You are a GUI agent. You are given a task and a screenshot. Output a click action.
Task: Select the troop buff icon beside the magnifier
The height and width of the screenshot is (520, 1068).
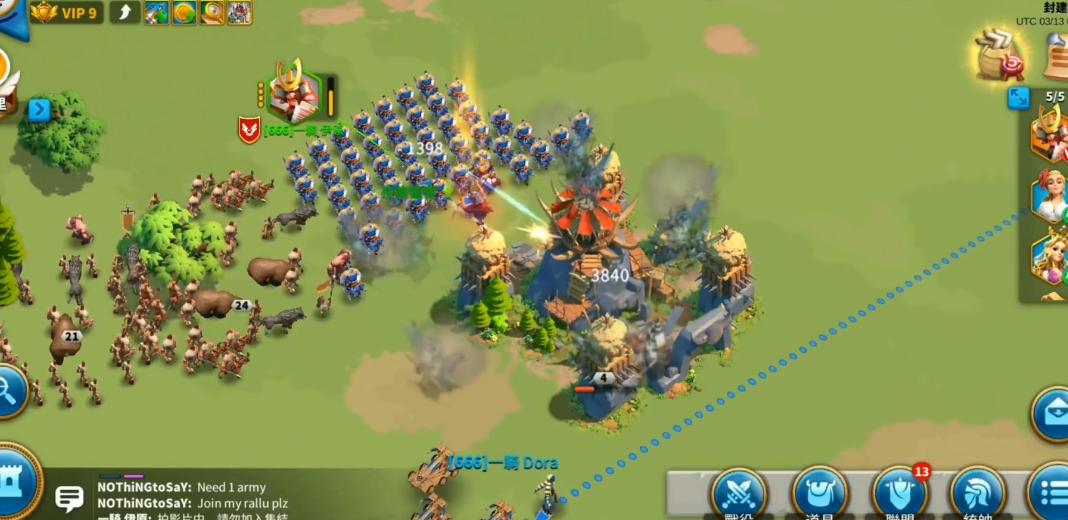239,13
